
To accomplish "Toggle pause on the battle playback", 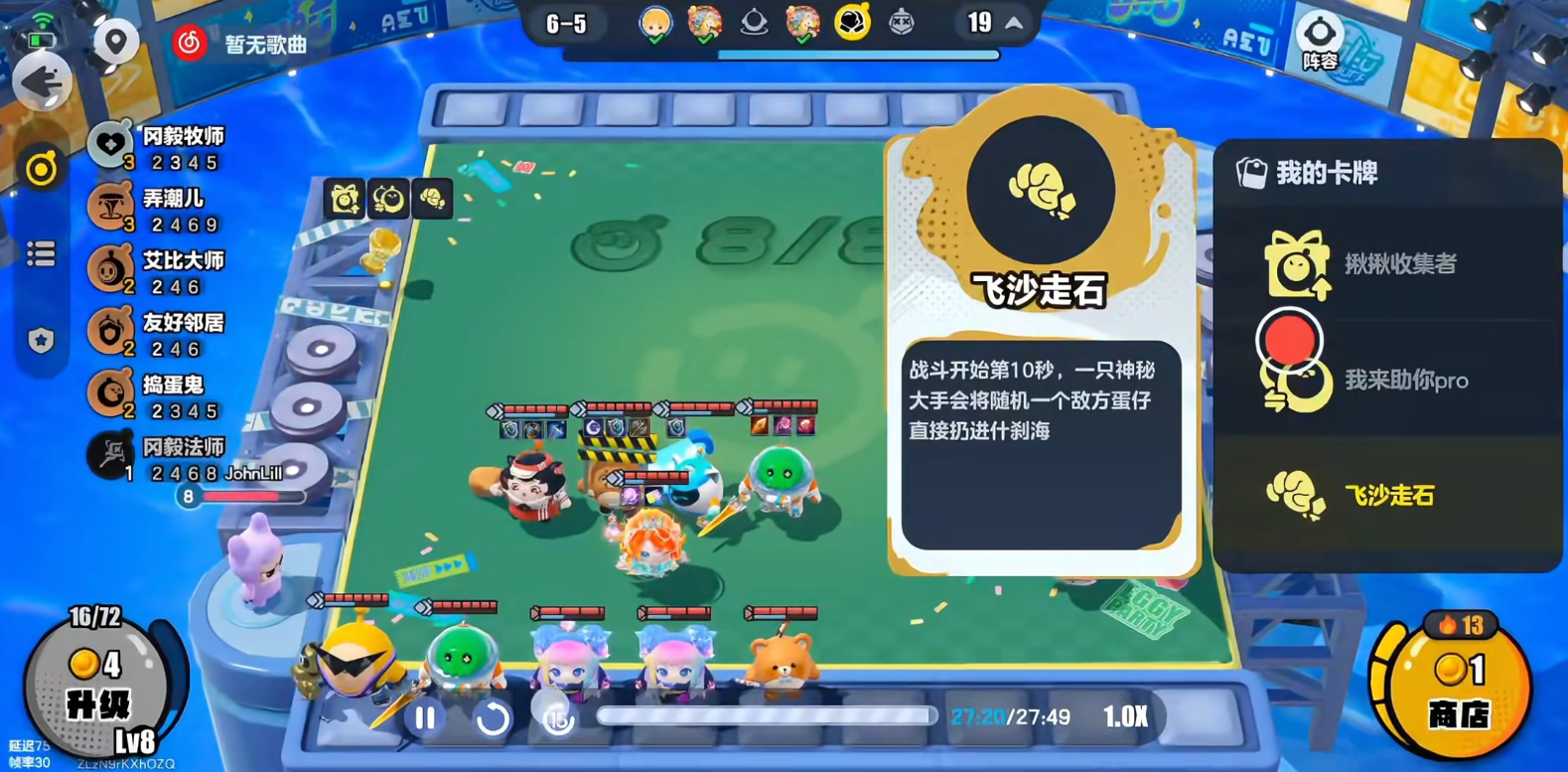I will coord(424,715).
